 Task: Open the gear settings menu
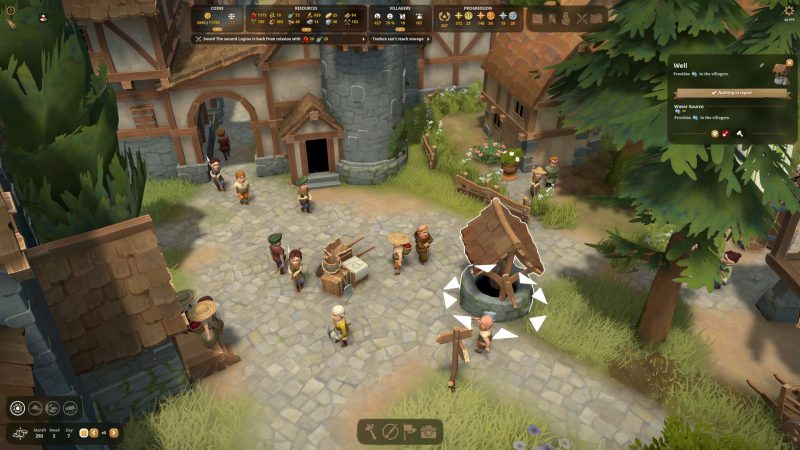point(789,10)
